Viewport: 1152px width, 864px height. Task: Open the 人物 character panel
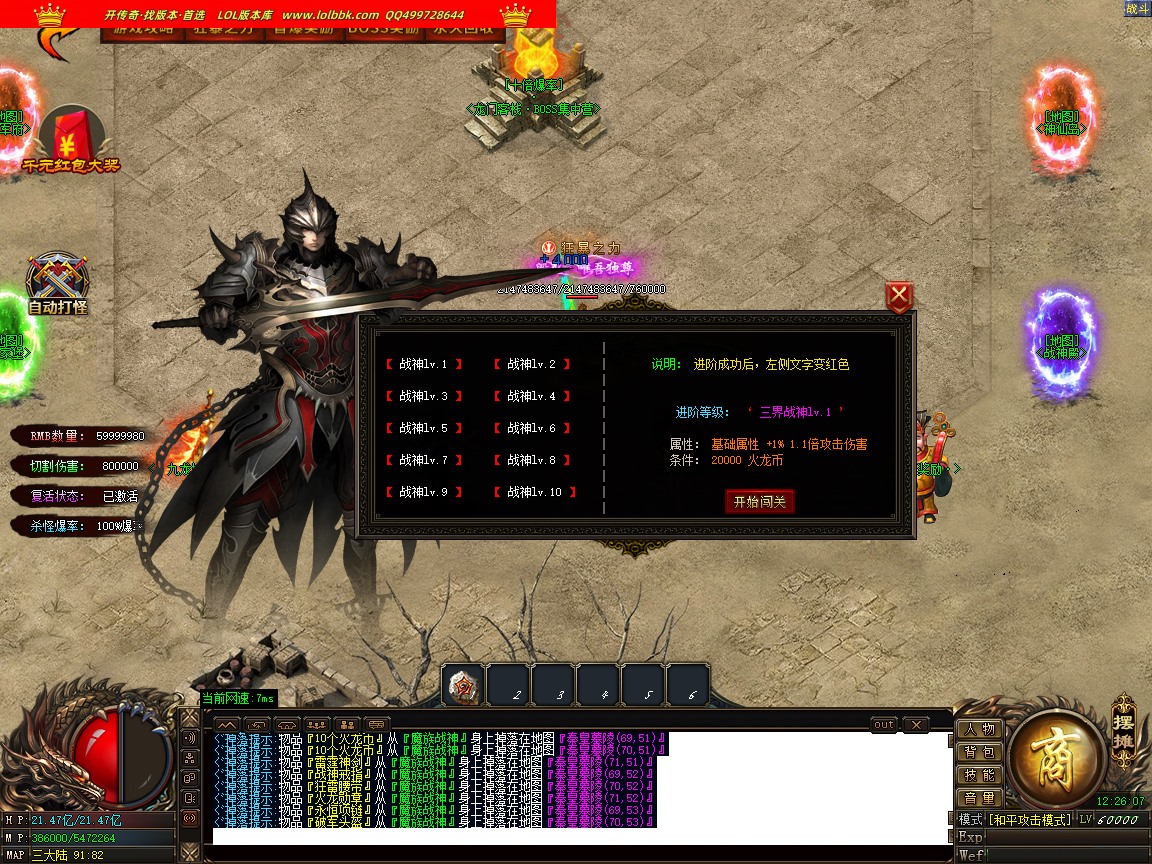point(979,729)
